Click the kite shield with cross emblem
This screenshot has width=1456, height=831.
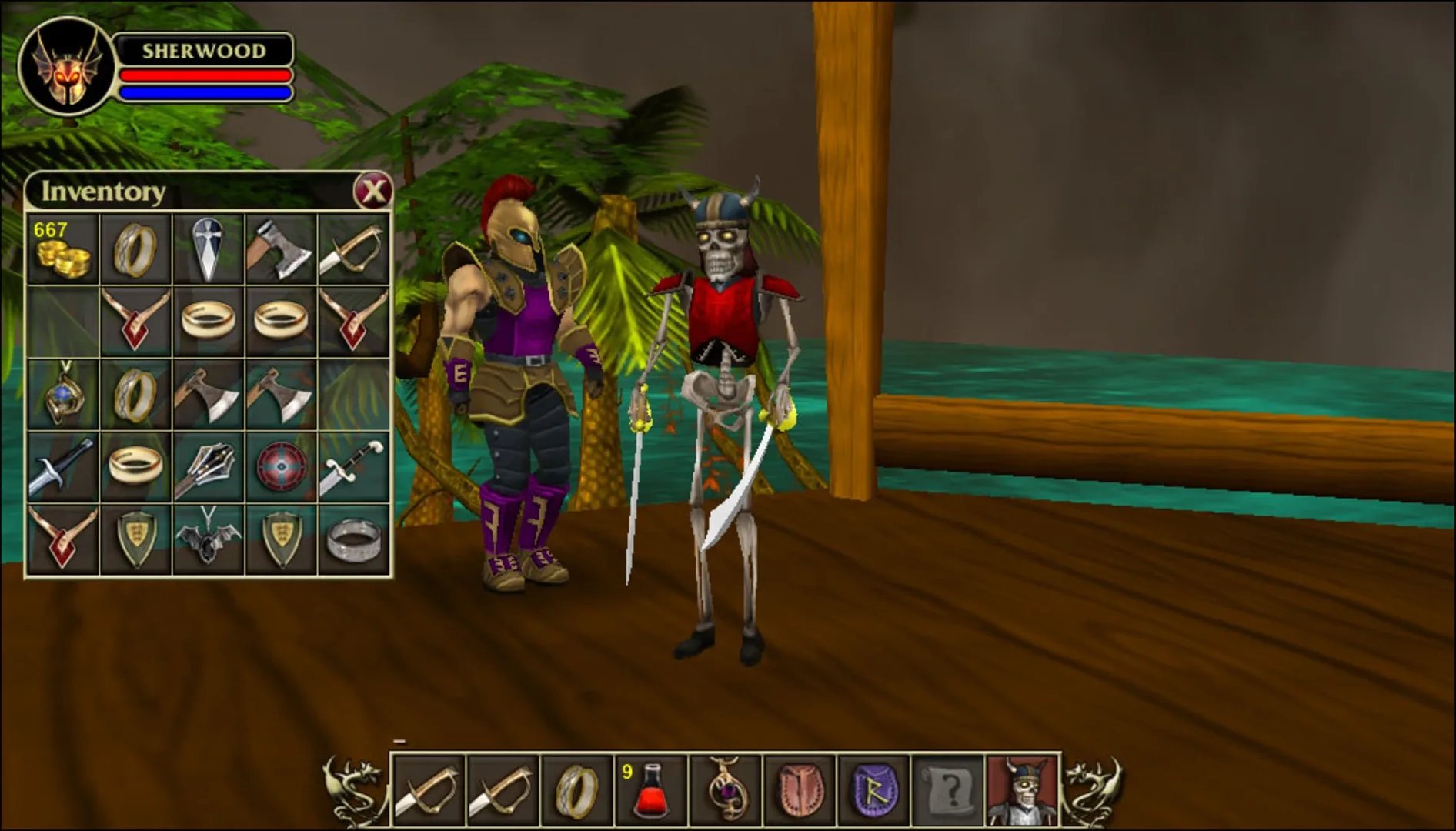pos(207,249)
